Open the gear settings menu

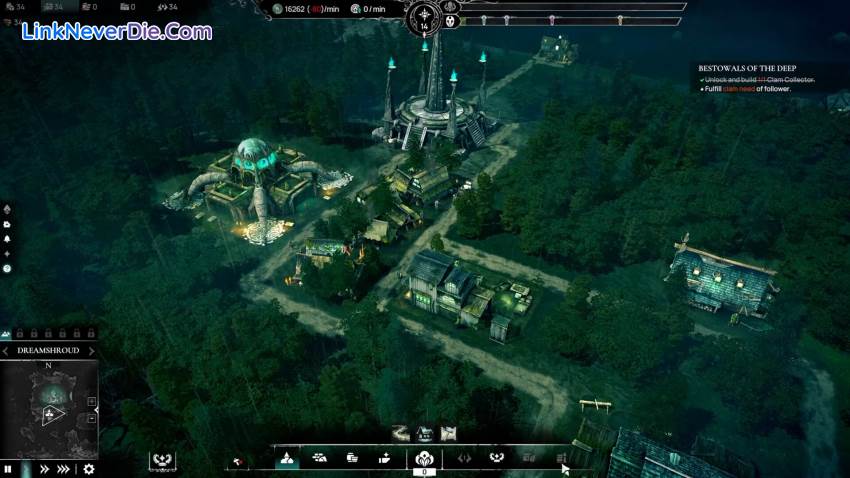point(89,468)
